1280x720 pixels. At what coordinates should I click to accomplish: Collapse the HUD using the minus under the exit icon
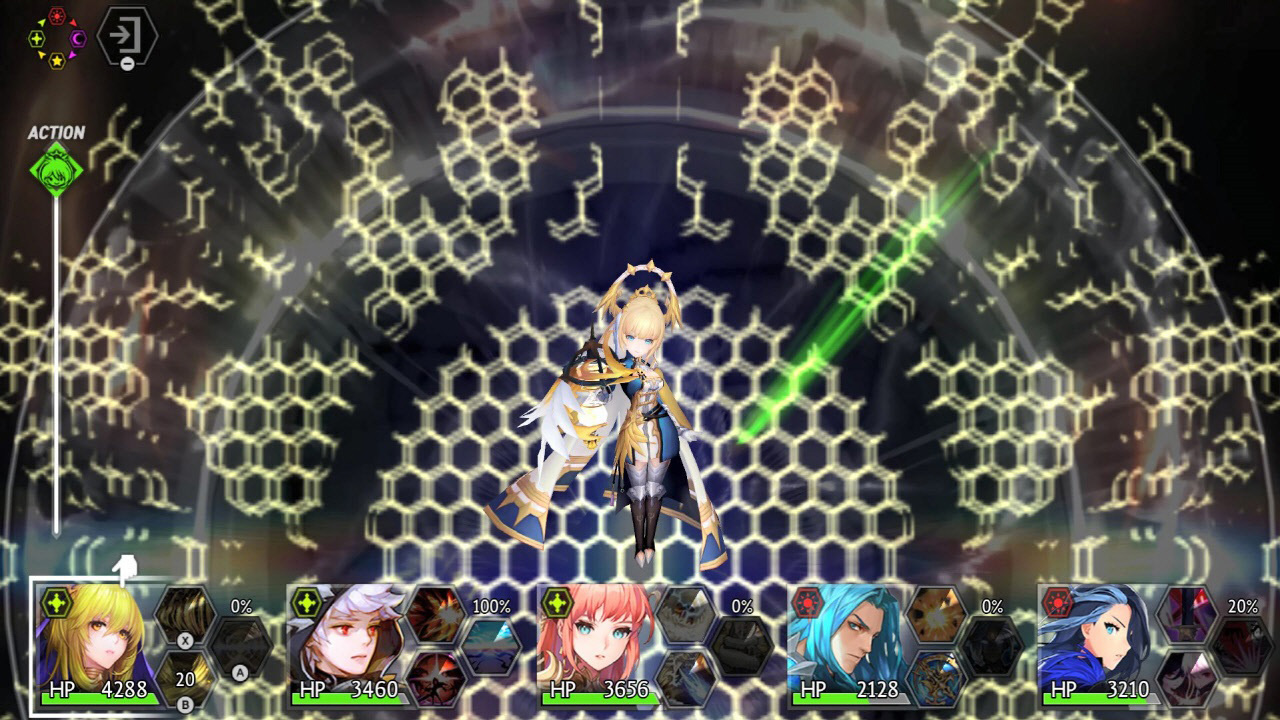click(x=128, y=63)
